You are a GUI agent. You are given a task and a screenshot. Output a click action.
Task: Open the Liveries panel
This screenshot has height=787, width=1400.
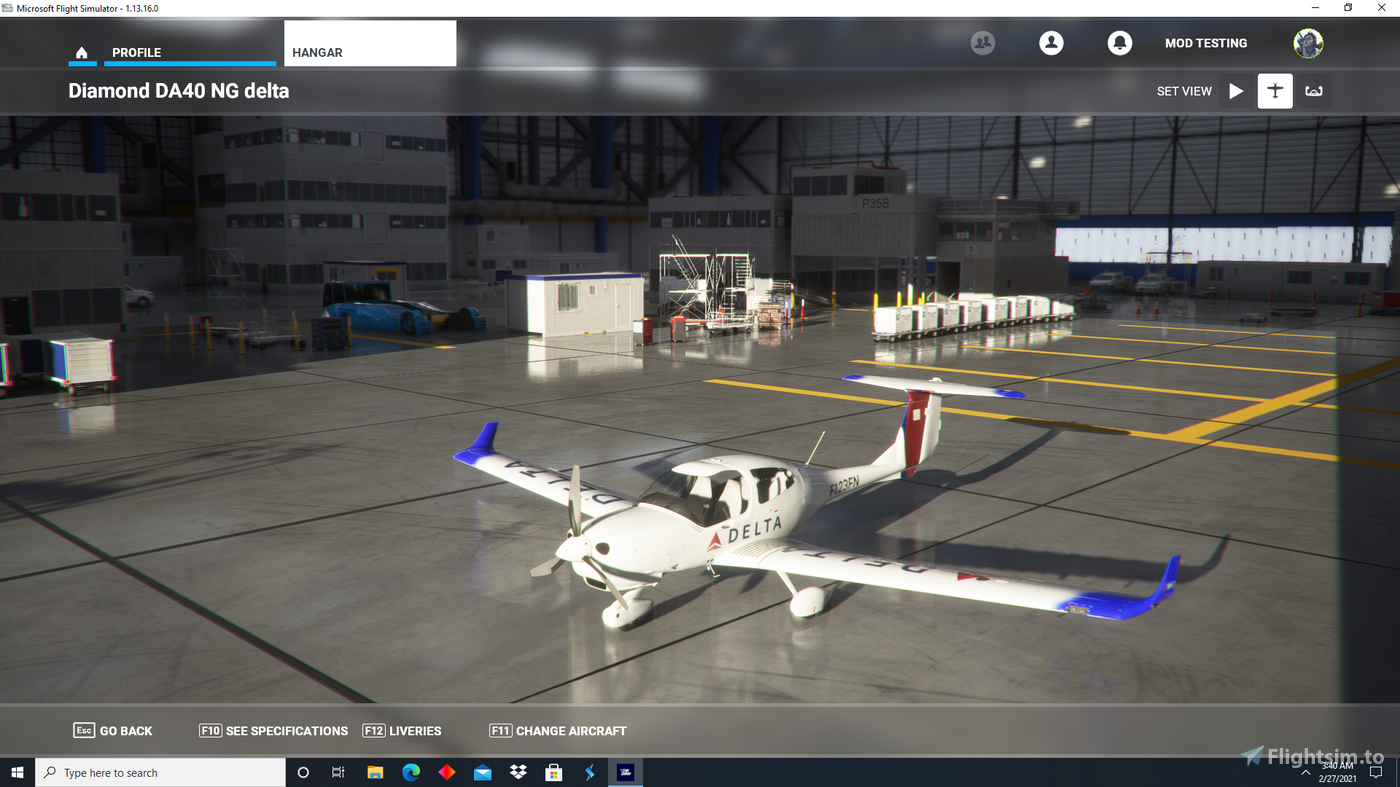(x=401, y=730)
